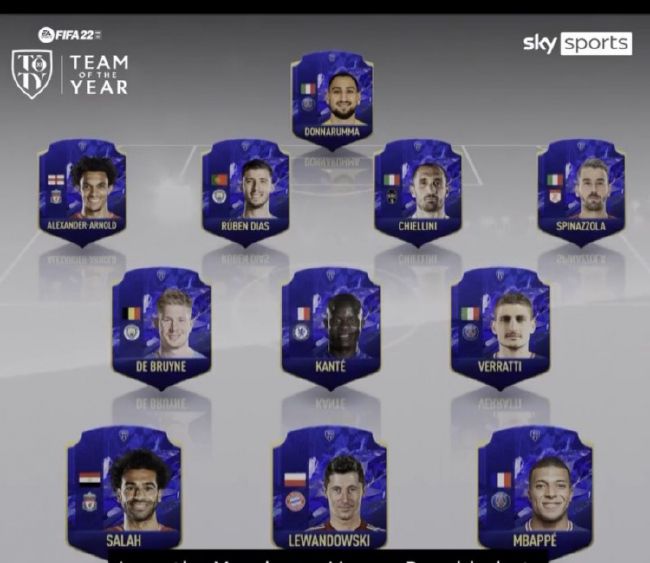Select the Chiellini defender card
Image resolution: width=650 pixels, height=563 pixels.
417,190
